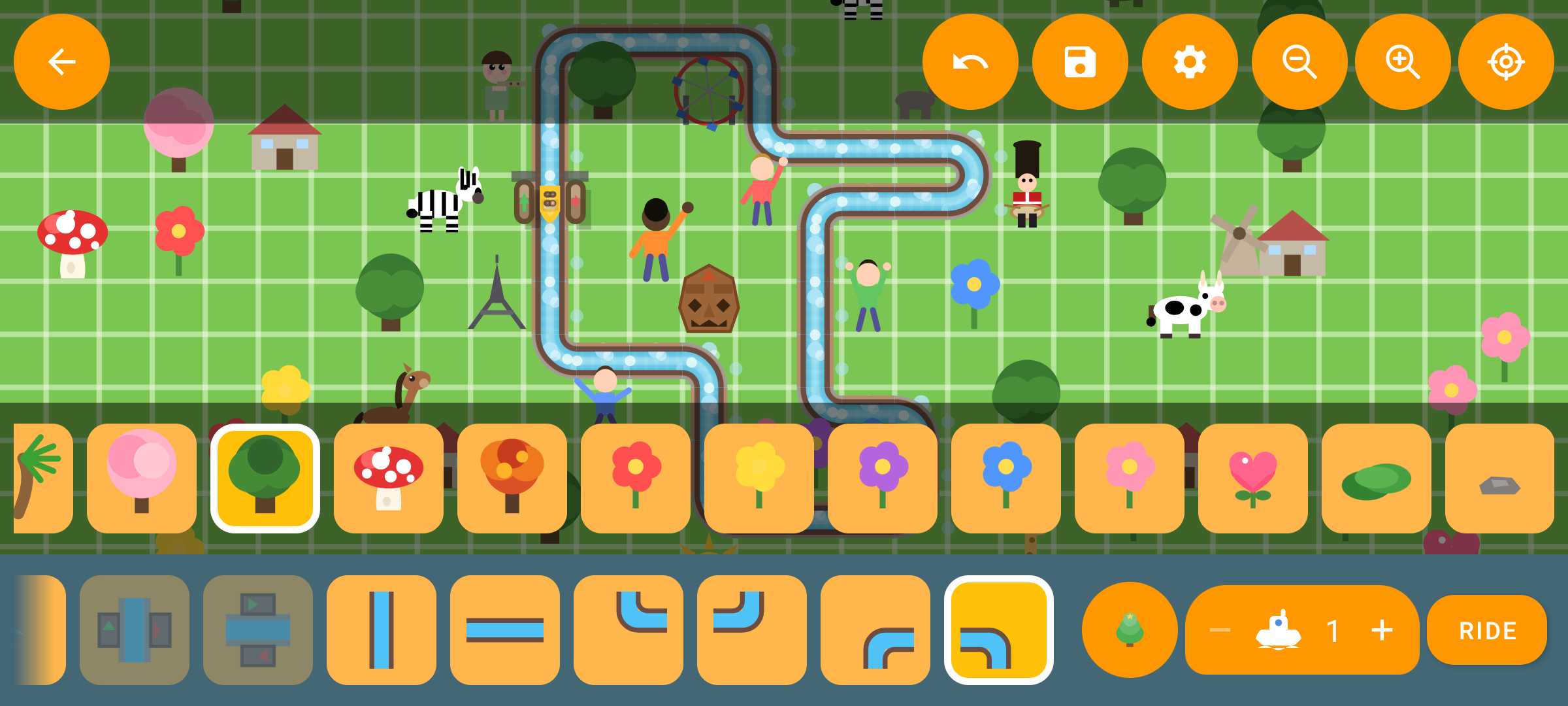
Task: Click the back arrow to exit
Action: tap(61, 62)
